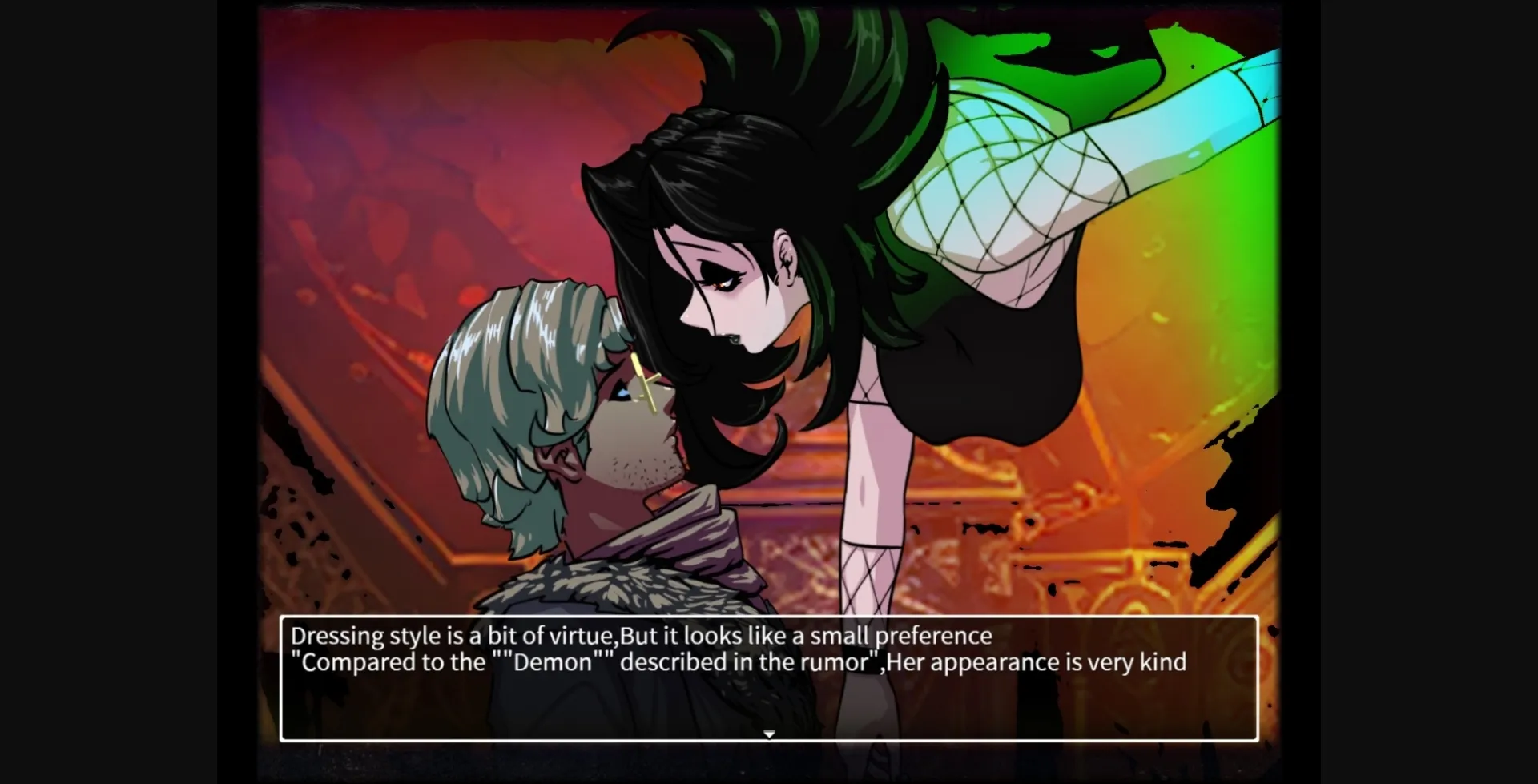Click the first line of dialogue text

(641, 635)
